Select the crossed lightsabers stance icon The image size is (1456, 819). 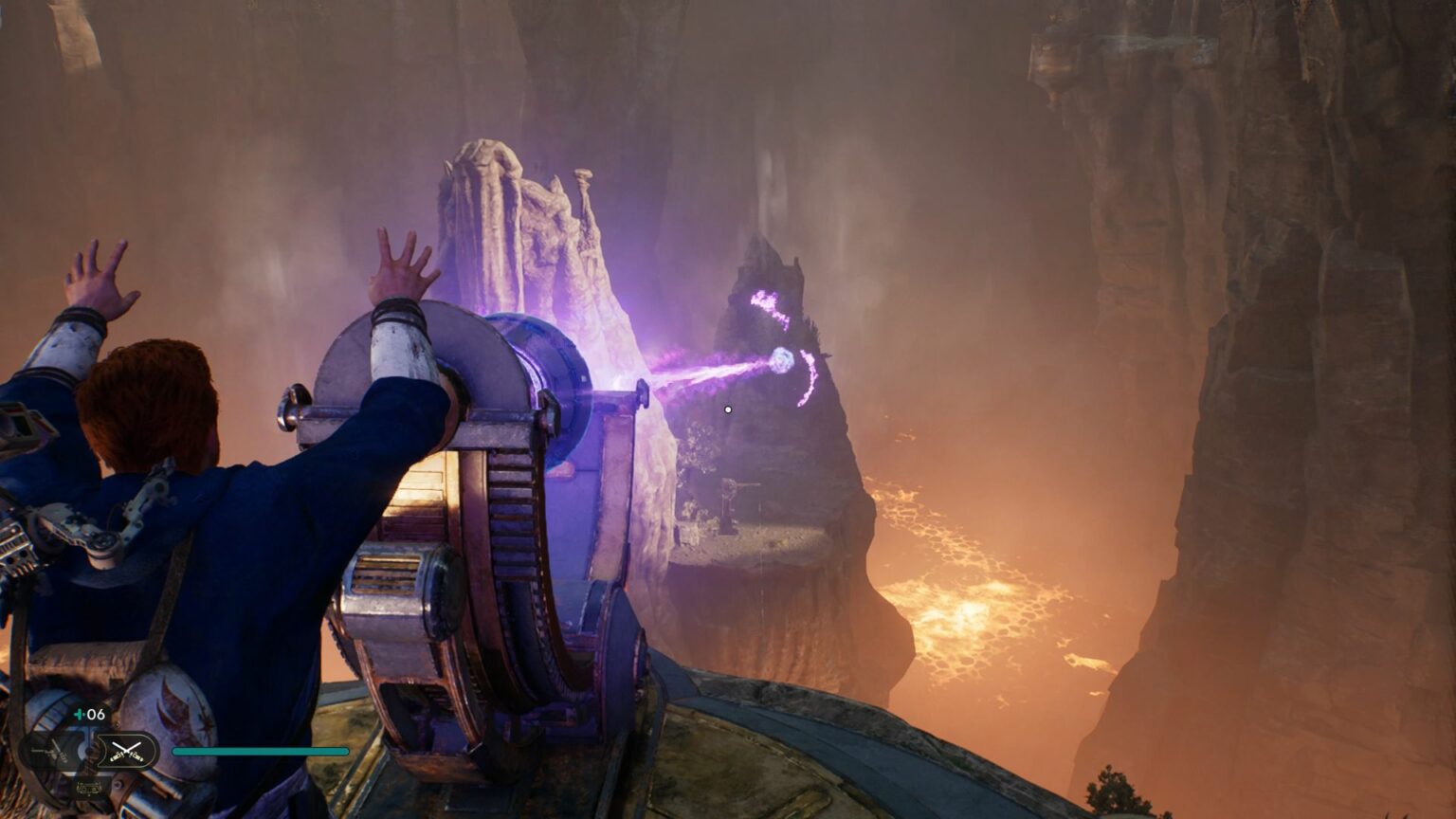click(x=127, y=751)
